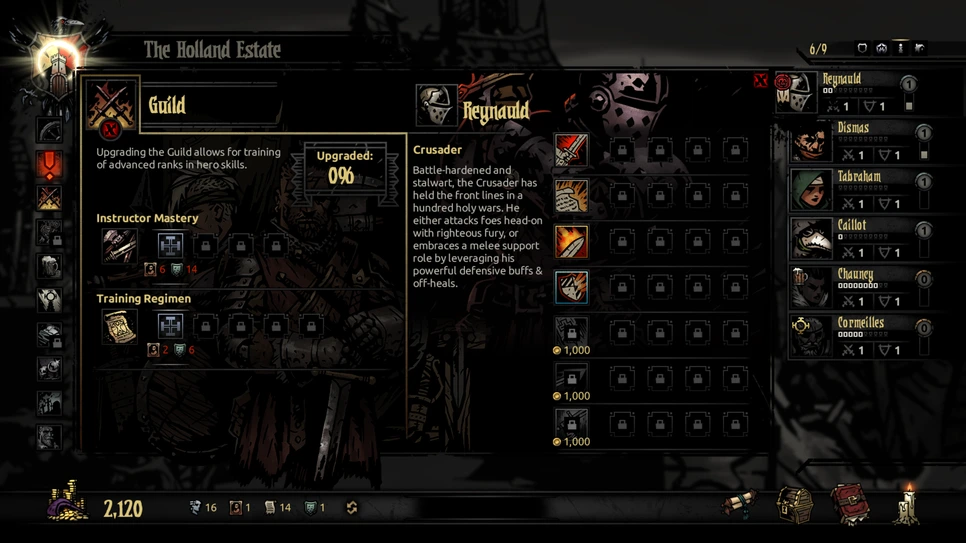Screen dimensions: 966x543
Task: Switch to the red banner building tab
Action: pos(50,164)
